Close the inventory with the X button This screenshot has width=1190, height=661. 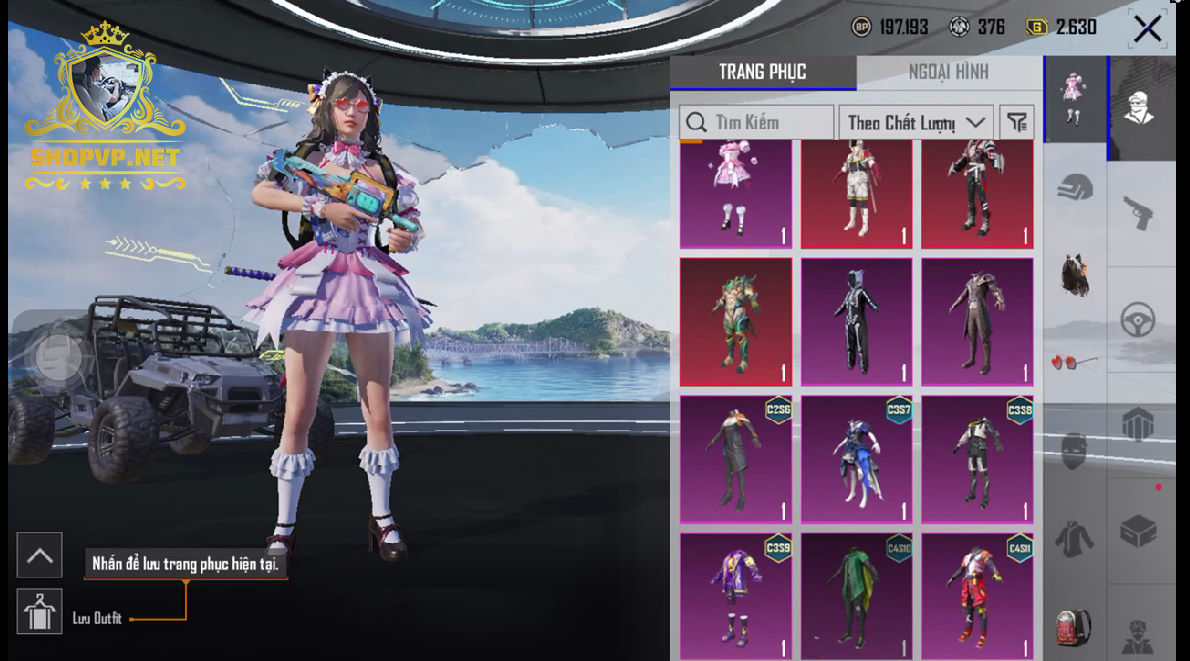(1147, 28)
